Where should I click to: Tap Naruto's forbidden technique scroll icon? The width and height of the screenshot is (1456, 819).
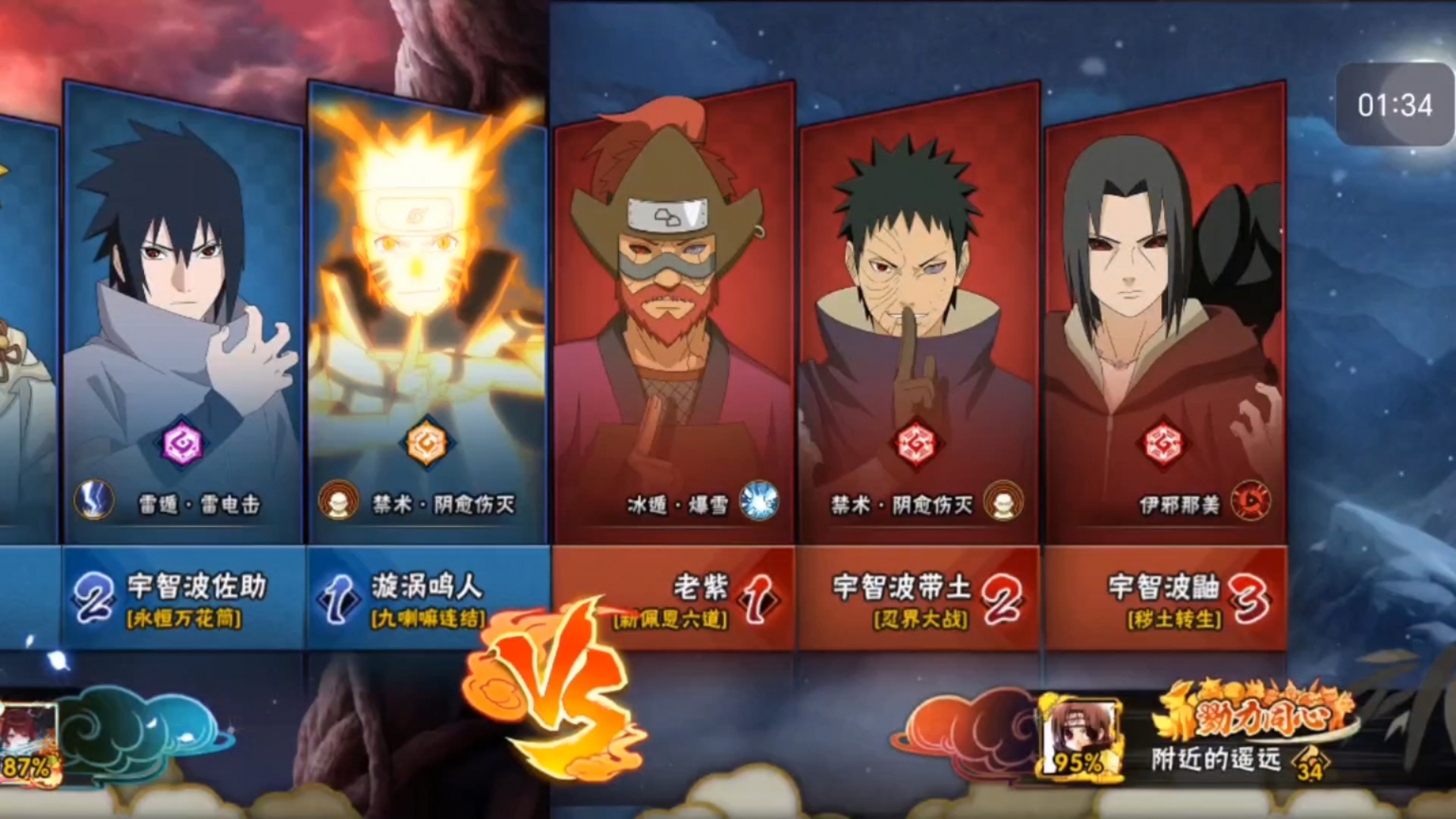pos(338,501)
